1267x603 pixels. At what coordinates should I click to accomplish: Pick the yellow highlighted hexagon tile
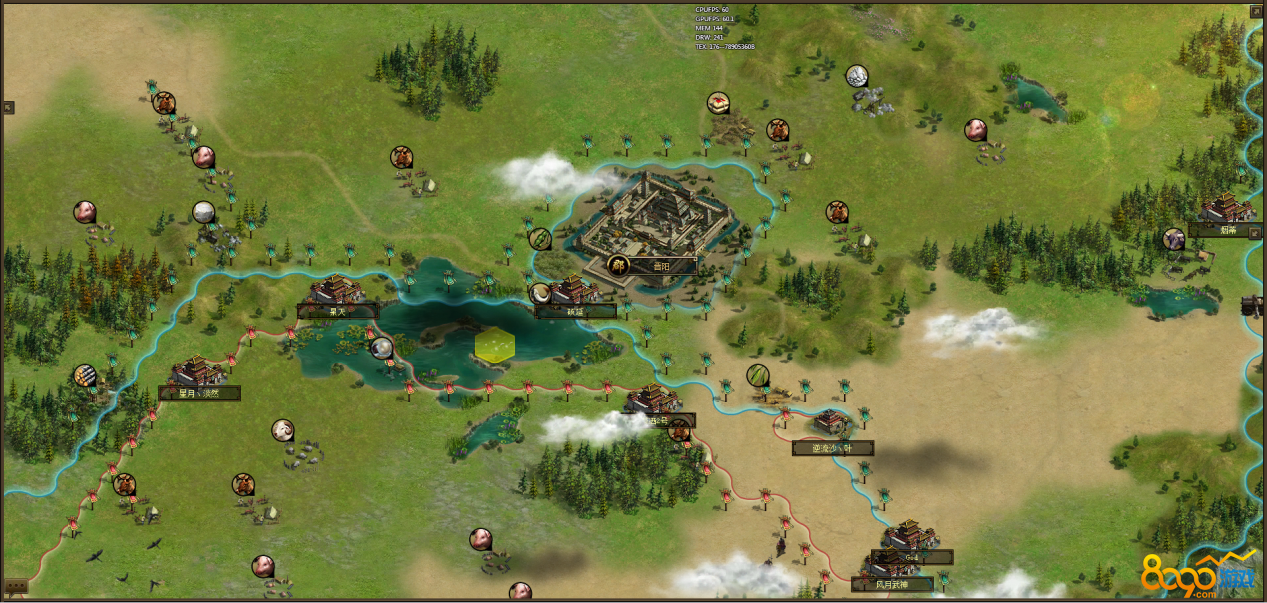[x=495, y=345]
